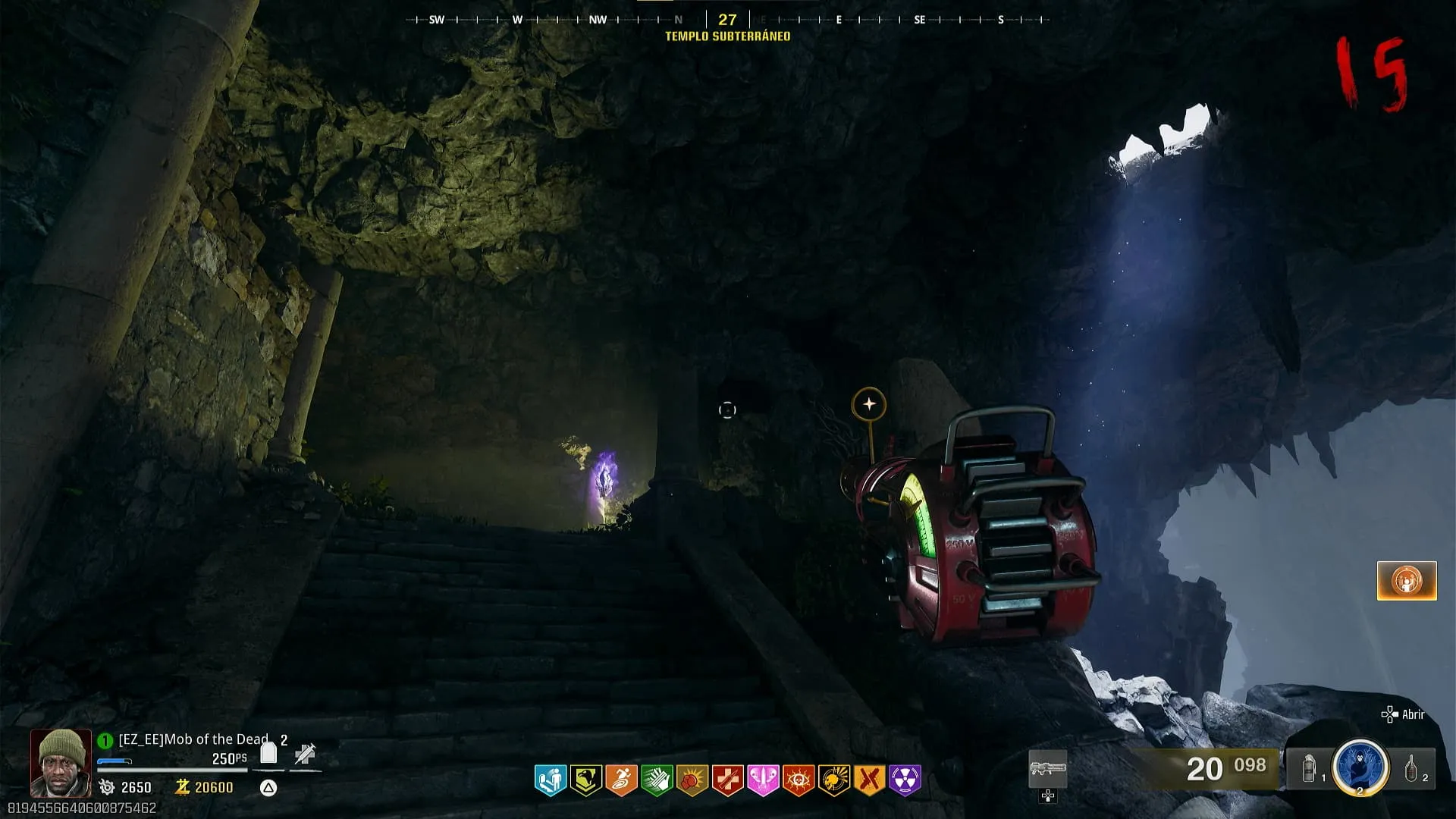The width and height of the screenshot is (1456, 819).
Task: Click the orange notification tile
Action: pyautogui.click(x=1407, y=581)
